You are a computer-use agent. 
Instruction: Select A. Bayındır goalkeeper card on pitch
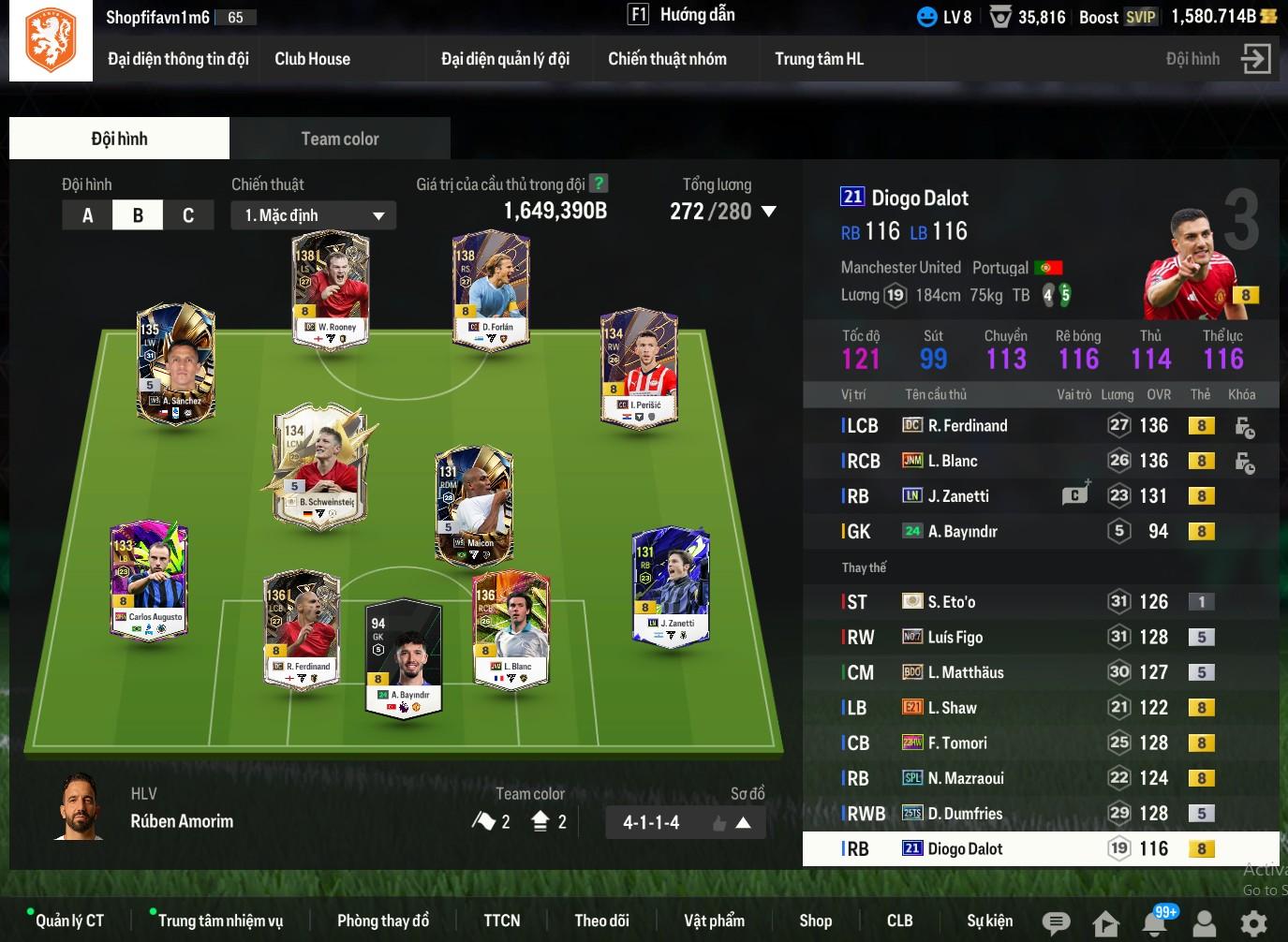click(404, 656)
